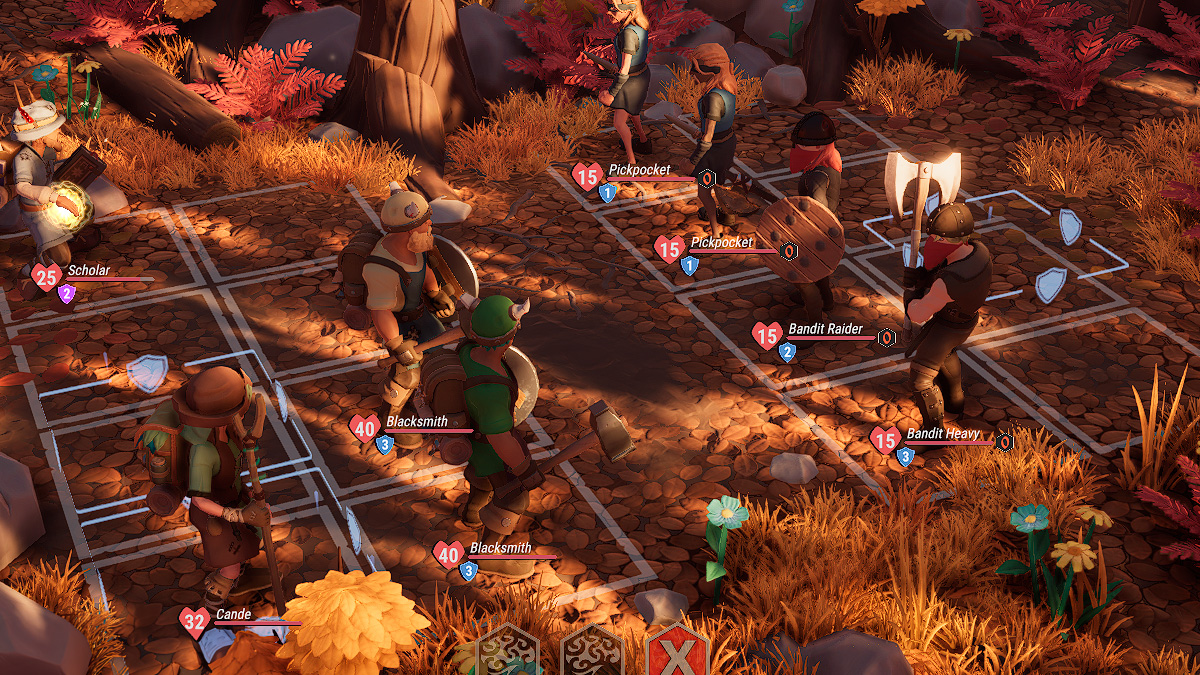Select the Scholar unit nameplate
This screenshot has width=1200, height=675.
(88, 271)
